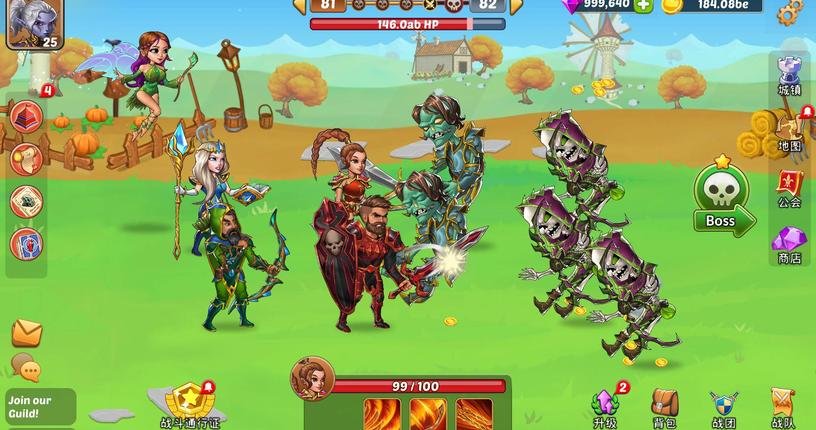Open the war band (战团) shield menu
The height and width of the screenshot is (430, 816).
click(x=723, y=407)
